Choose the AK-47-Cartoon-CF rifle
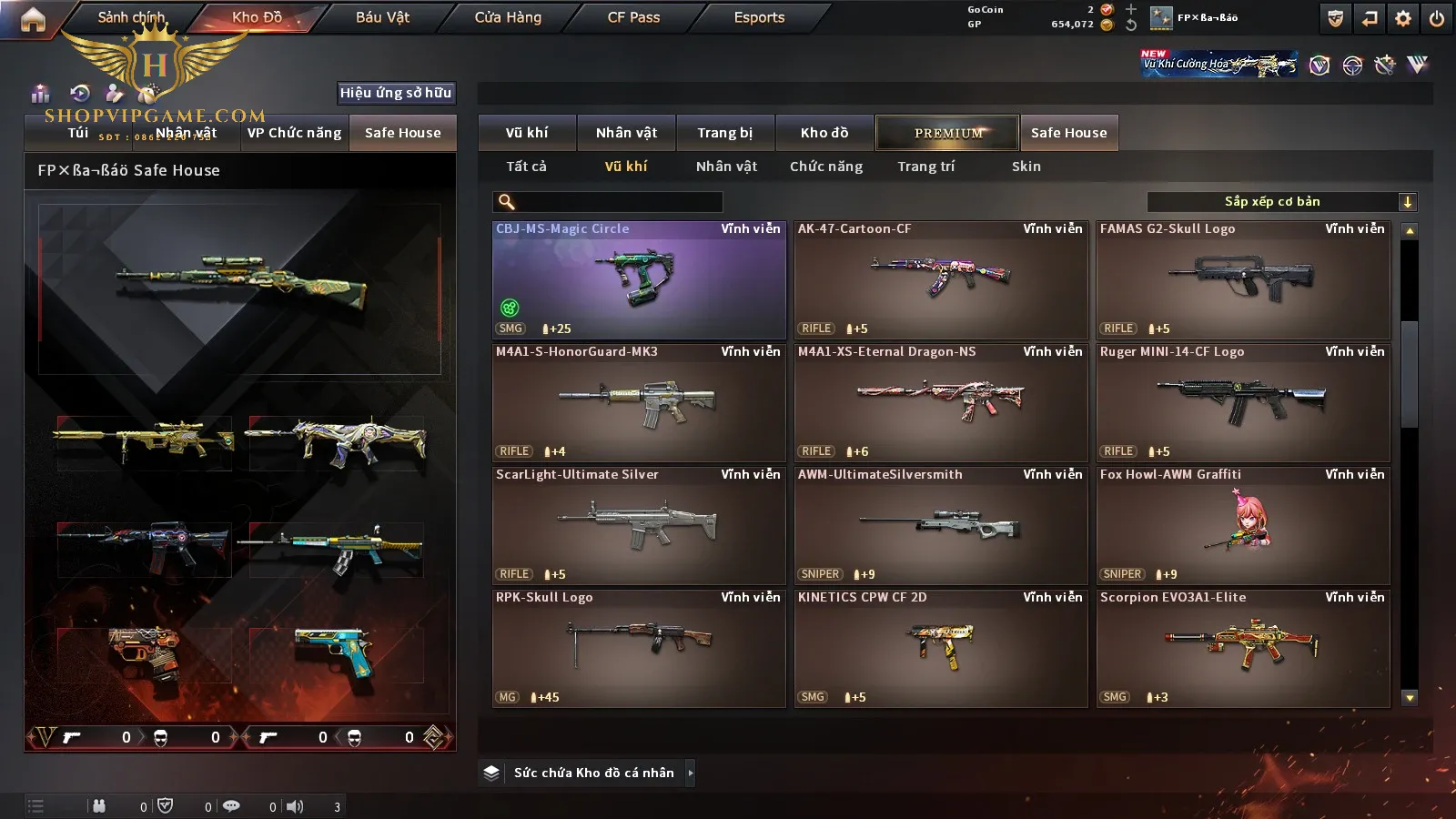Screen dimensions: 1456x819 click(x=941, y=280)
